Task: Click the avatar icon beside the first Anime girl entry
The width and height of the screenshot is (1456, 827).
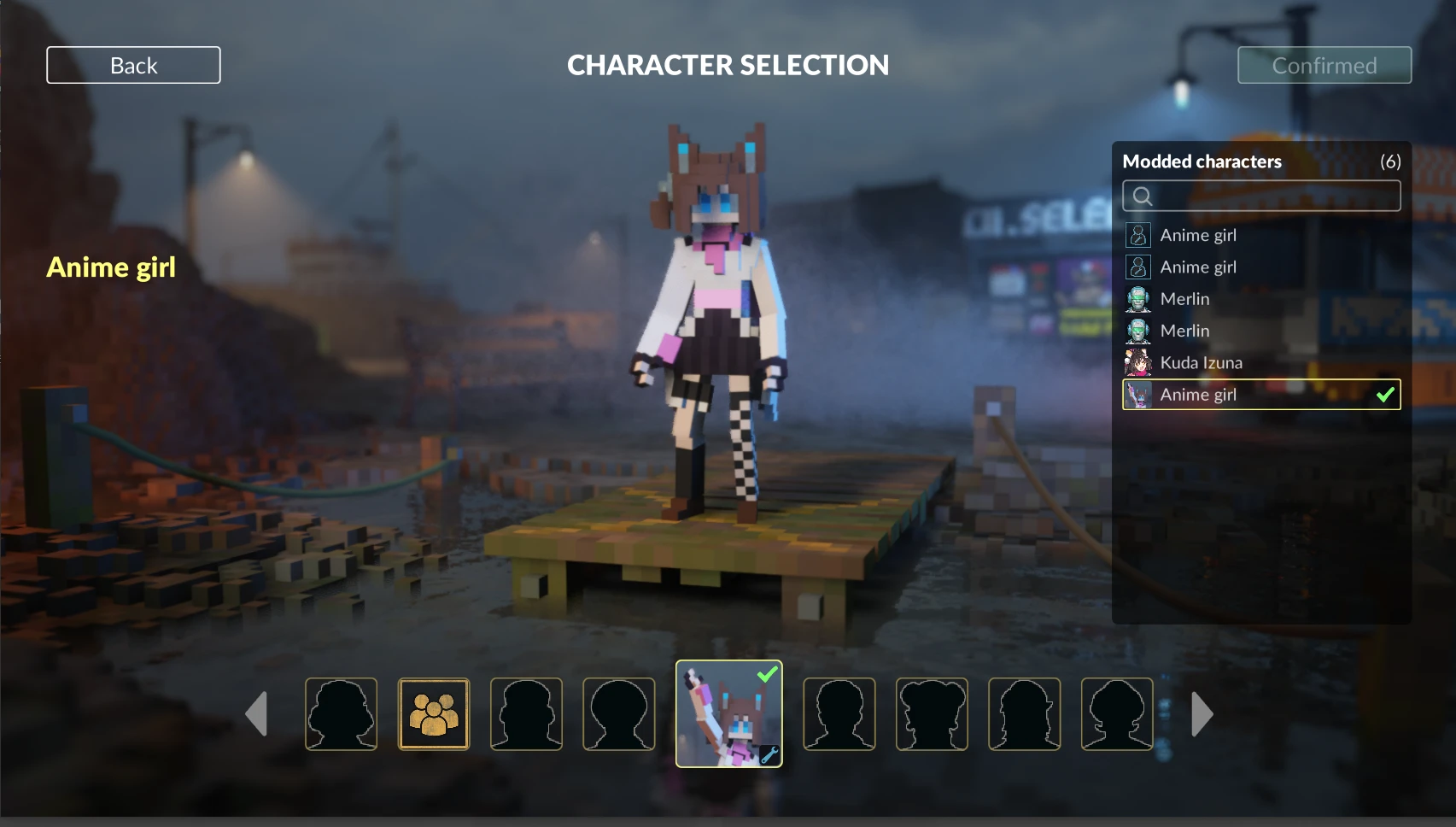Action: point(1137,235)
